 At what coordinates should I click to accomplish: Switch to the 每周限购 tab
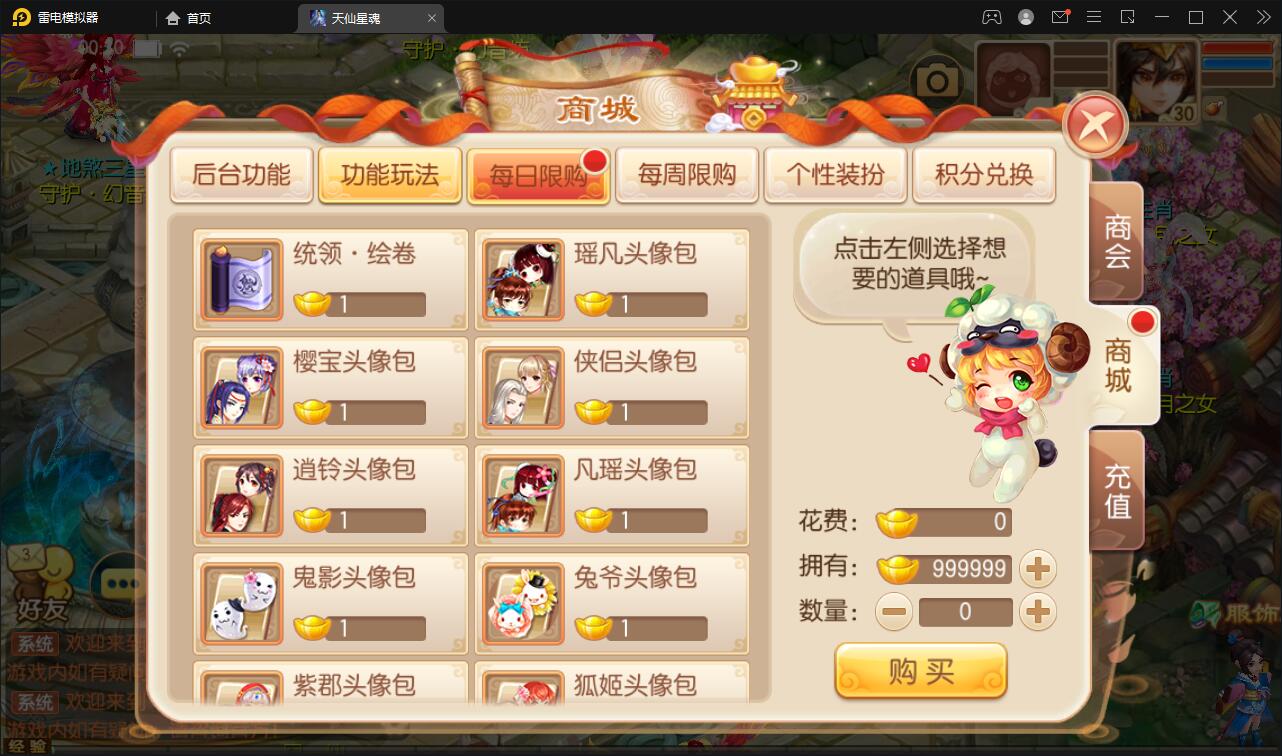(x=687, y=173)
